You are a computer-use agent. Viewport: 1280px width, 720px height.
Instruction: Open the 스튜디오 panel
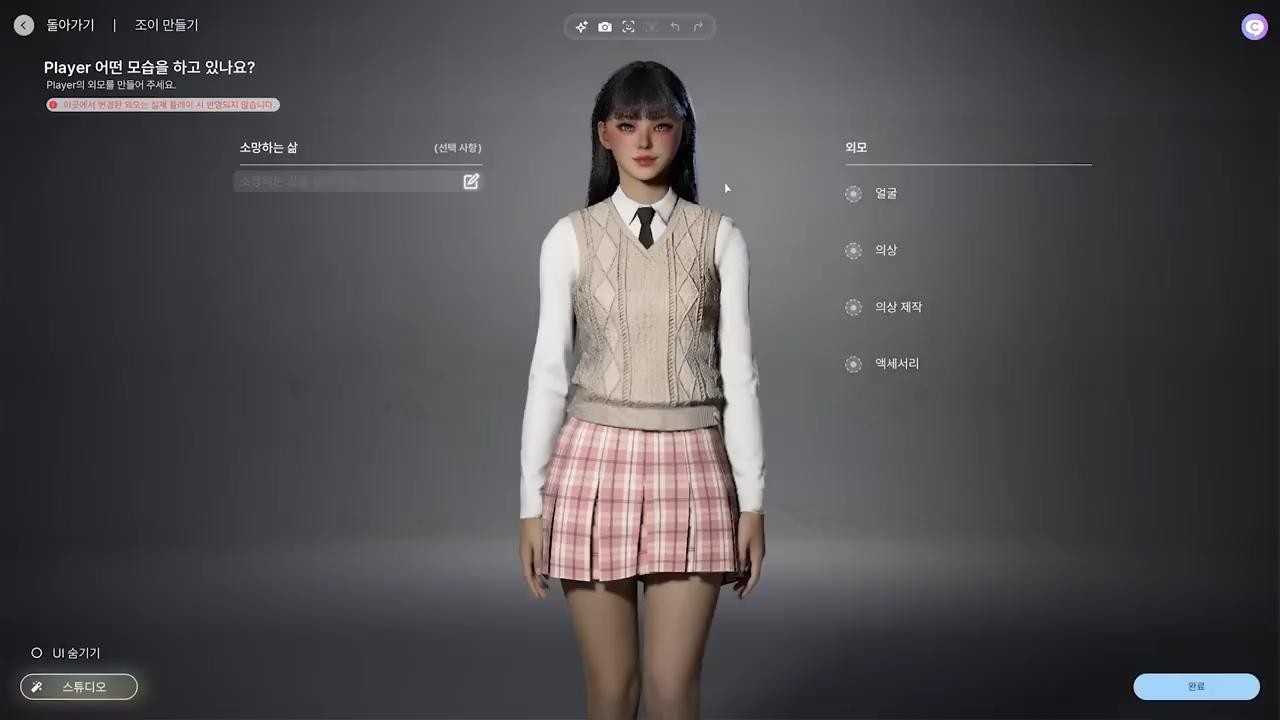point(78,687)
